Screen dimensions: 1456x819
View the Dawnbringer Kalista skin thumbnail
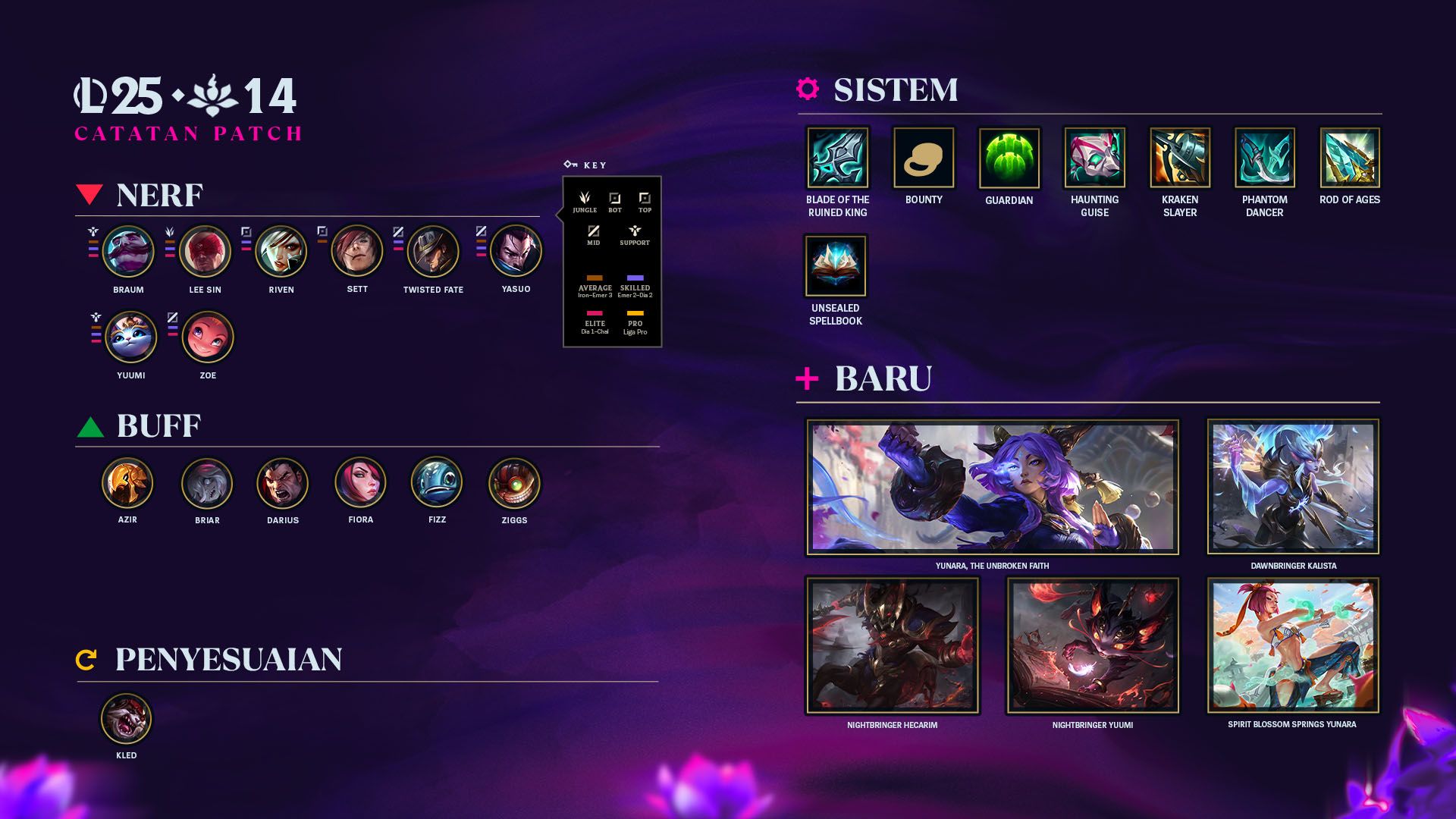click(x=1293, y=487)
